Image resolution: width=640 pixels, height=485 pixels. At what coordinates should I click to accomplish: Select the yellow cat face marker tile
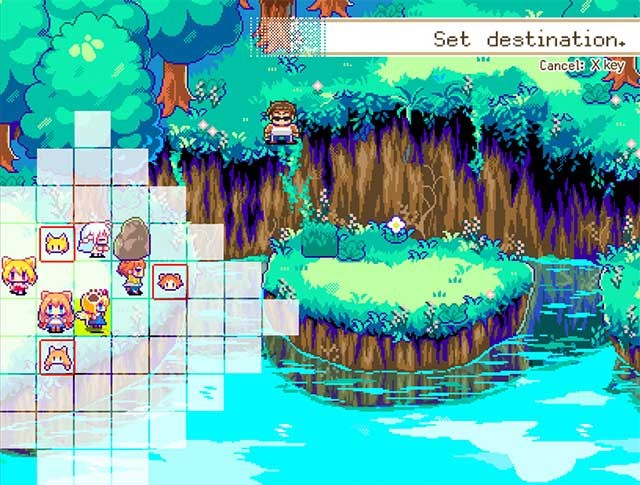(x=56, y=242)
